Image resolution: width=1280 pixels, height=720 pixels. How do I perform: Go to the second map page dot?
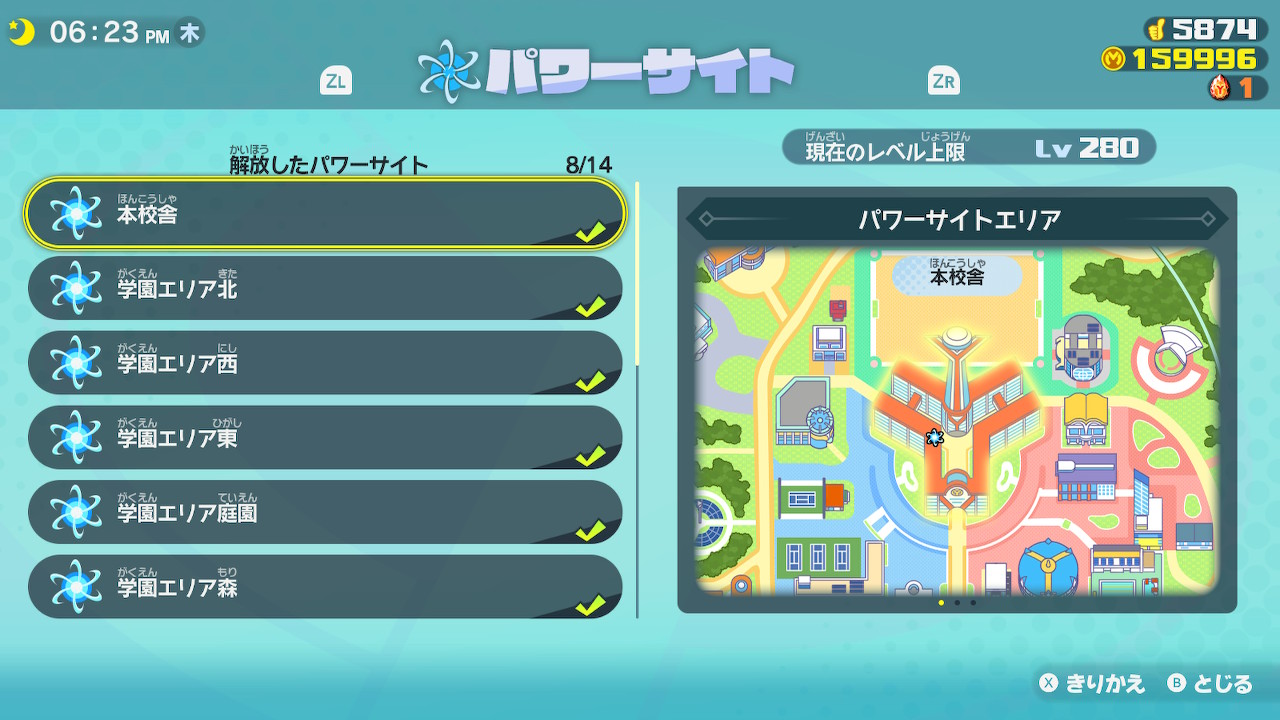tap(957, 603)
